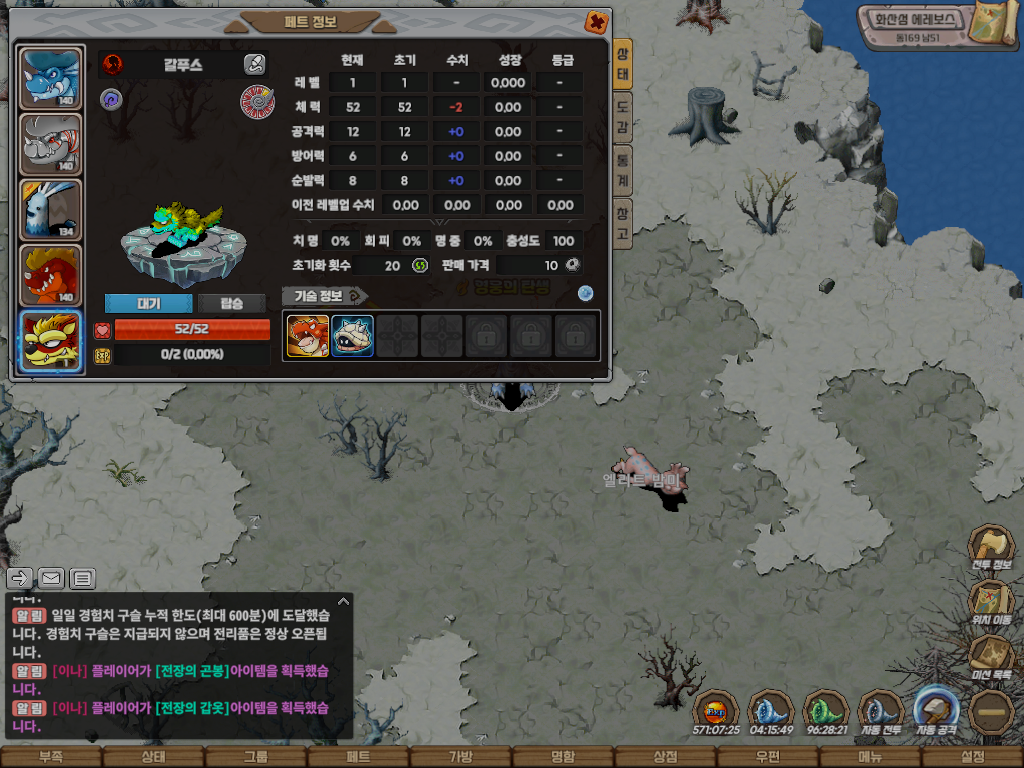
Task: Open the mail envelope above chat
Action: 51,578
